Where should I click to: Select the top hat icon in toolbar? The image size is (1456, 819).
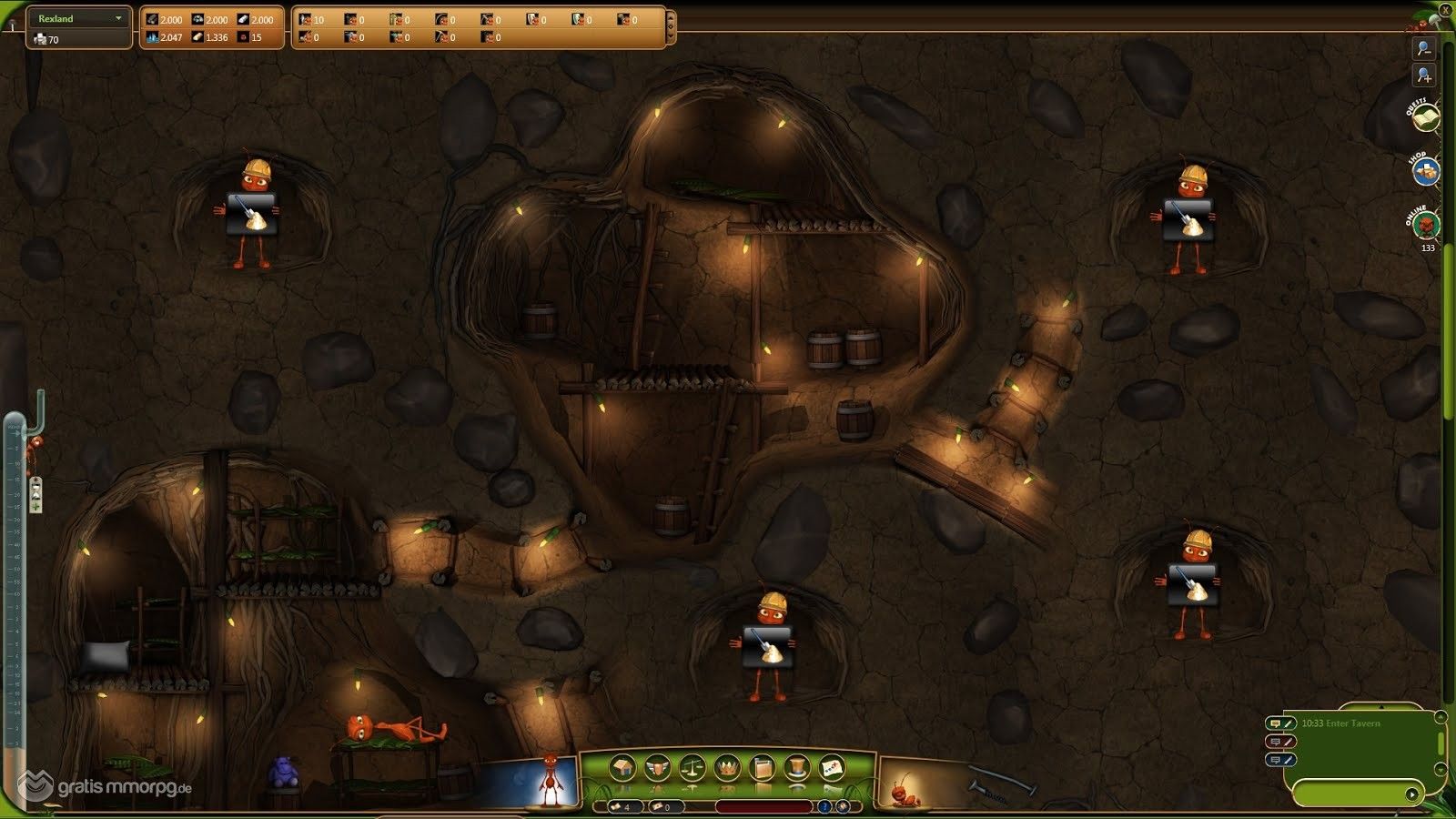click(796, 769)
